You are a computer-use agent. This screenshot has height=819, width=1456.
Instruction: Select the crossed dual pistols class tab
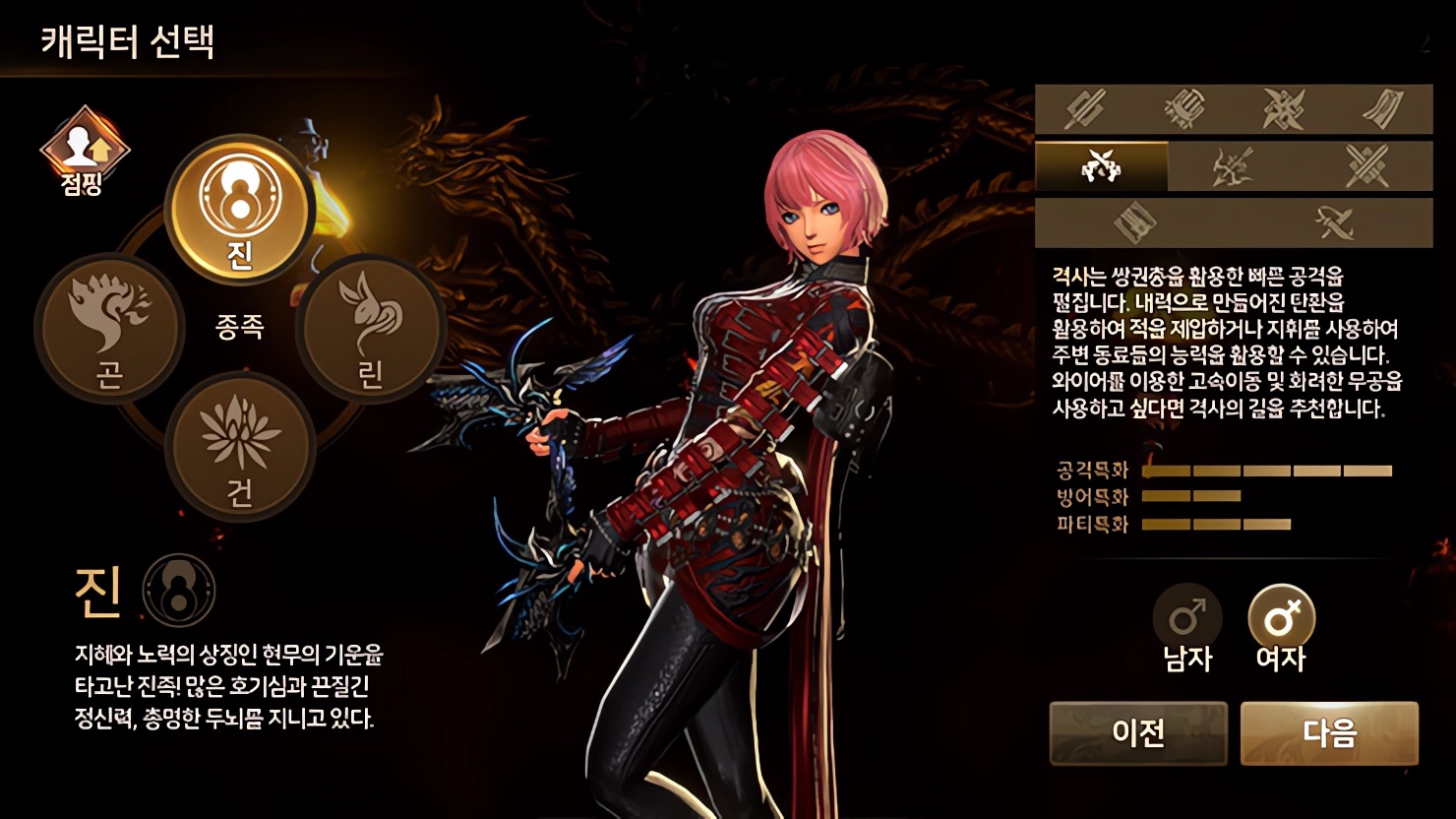pos(1102,166)
